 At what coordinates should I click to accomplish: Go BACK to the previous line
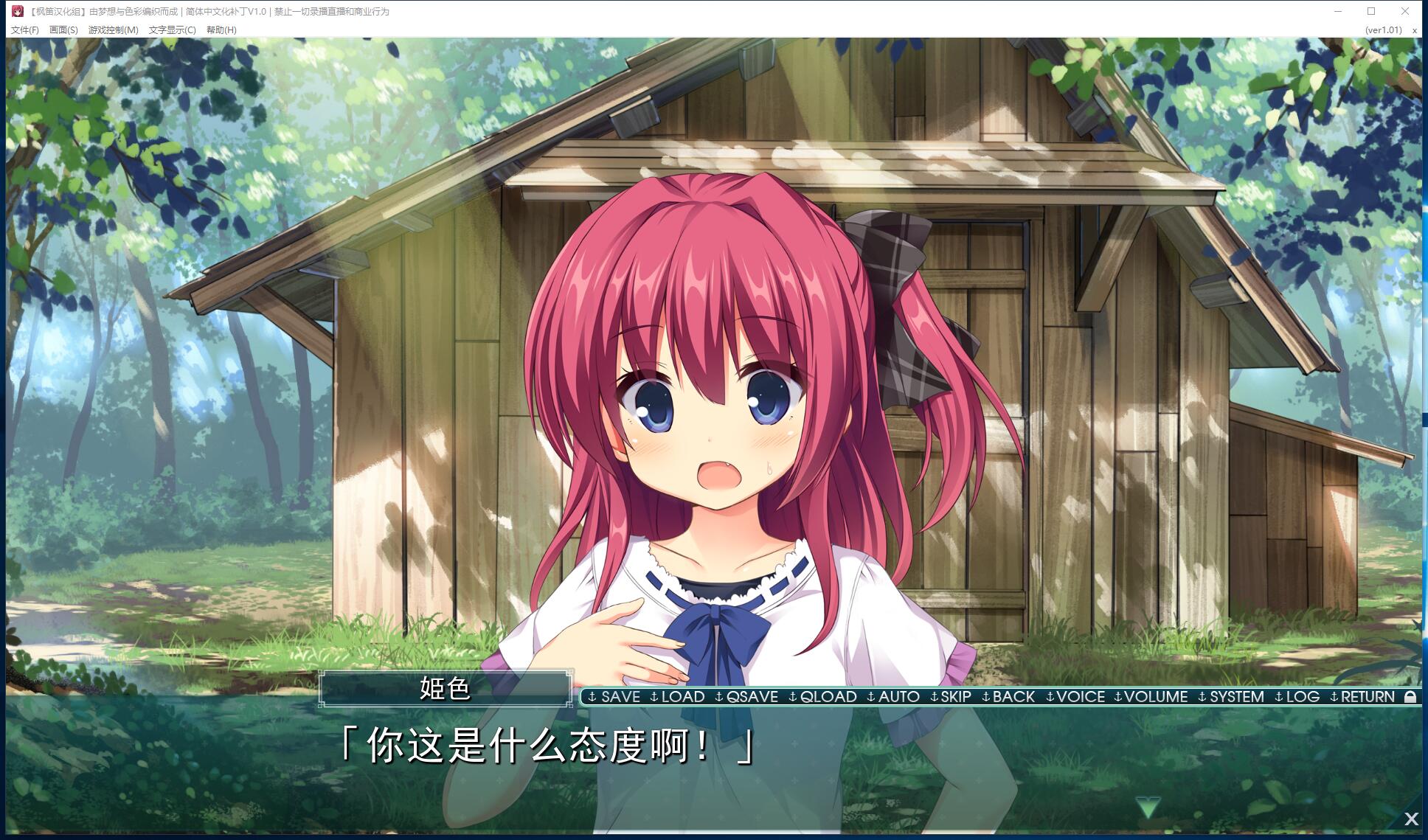point(1008,697)
